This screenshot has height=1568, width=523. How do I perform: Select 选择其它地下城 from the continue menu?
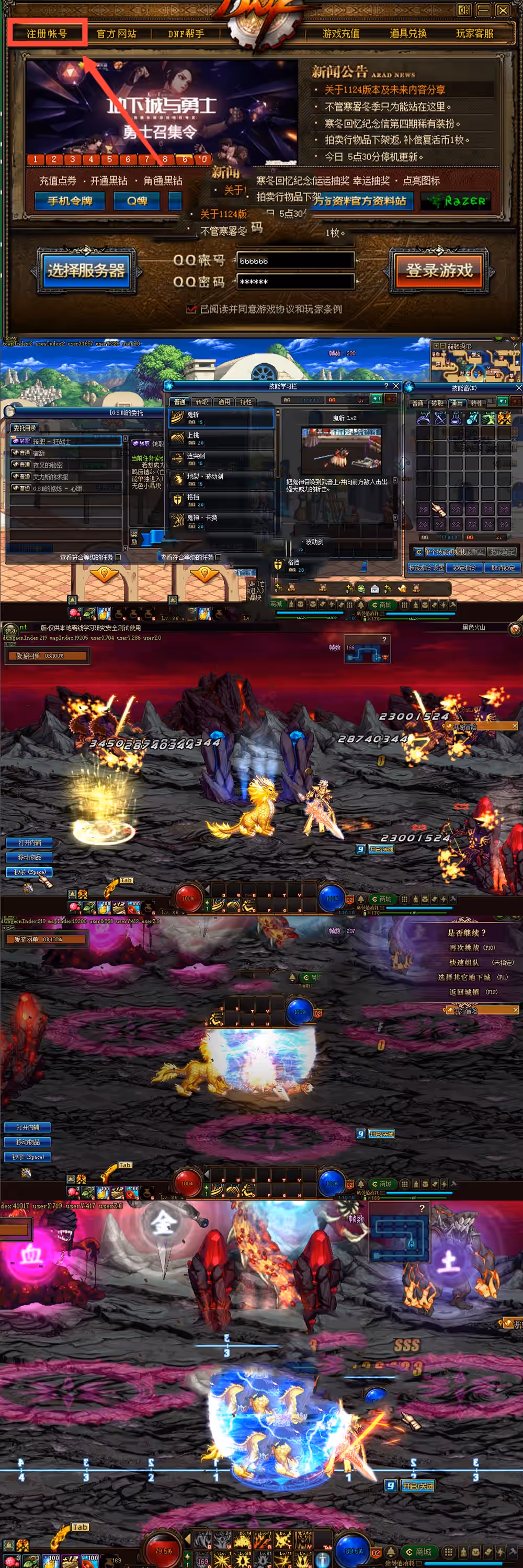click(x=472, y=977)
